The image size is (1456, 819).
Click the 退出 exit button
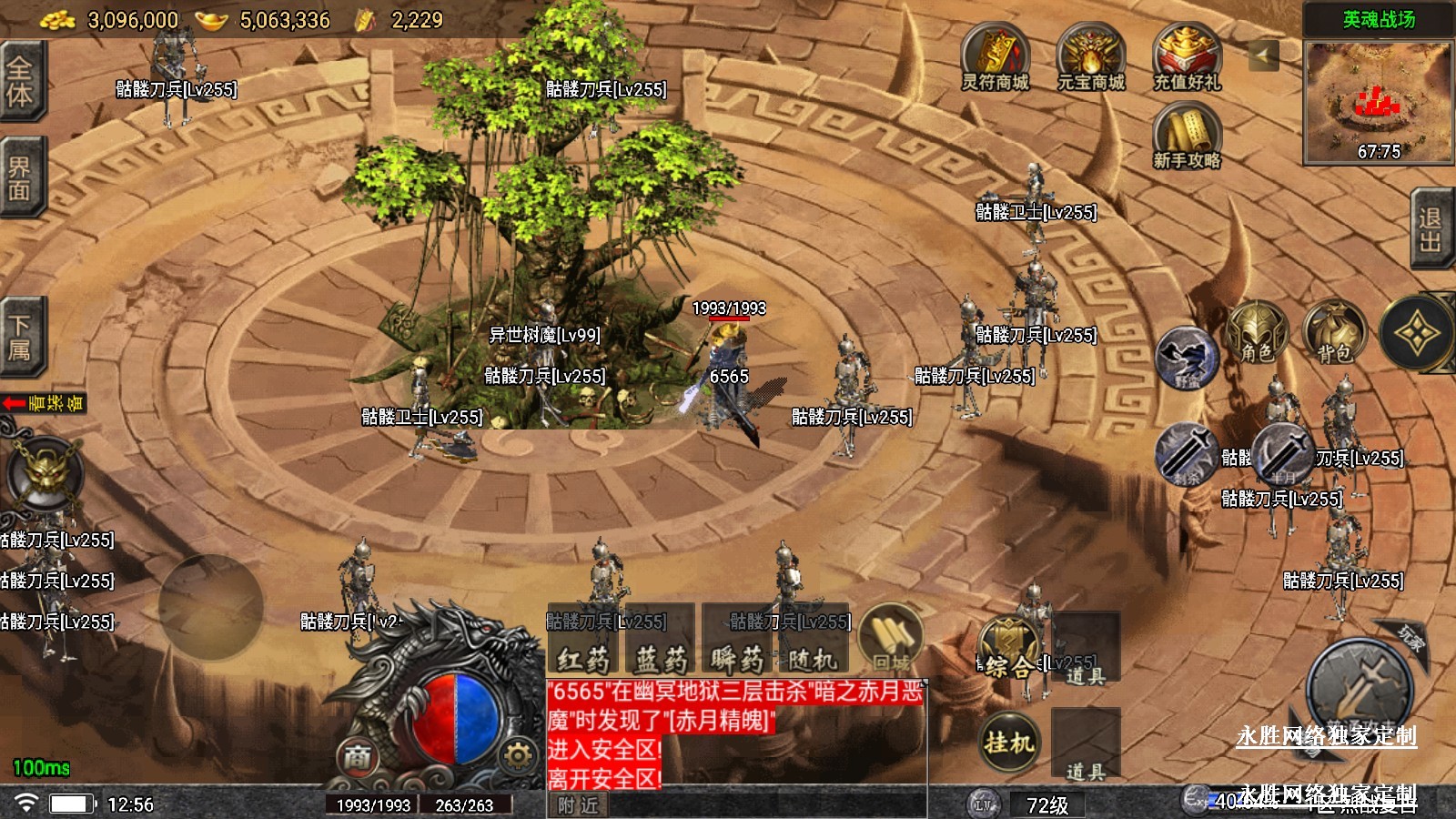pos(1431,229)
